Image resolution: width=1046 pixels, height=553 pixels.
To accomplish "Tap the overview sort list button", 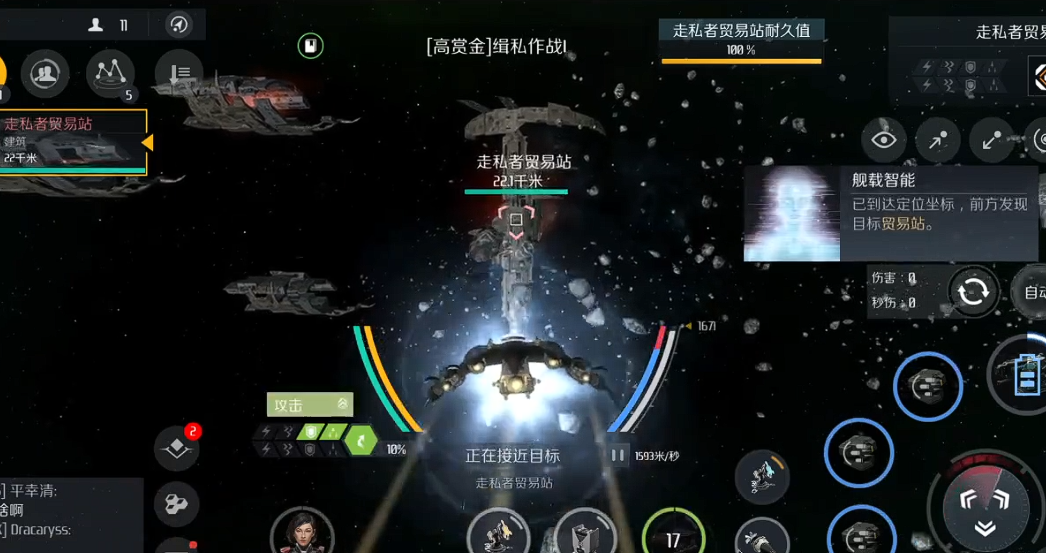I will point(178,72).
